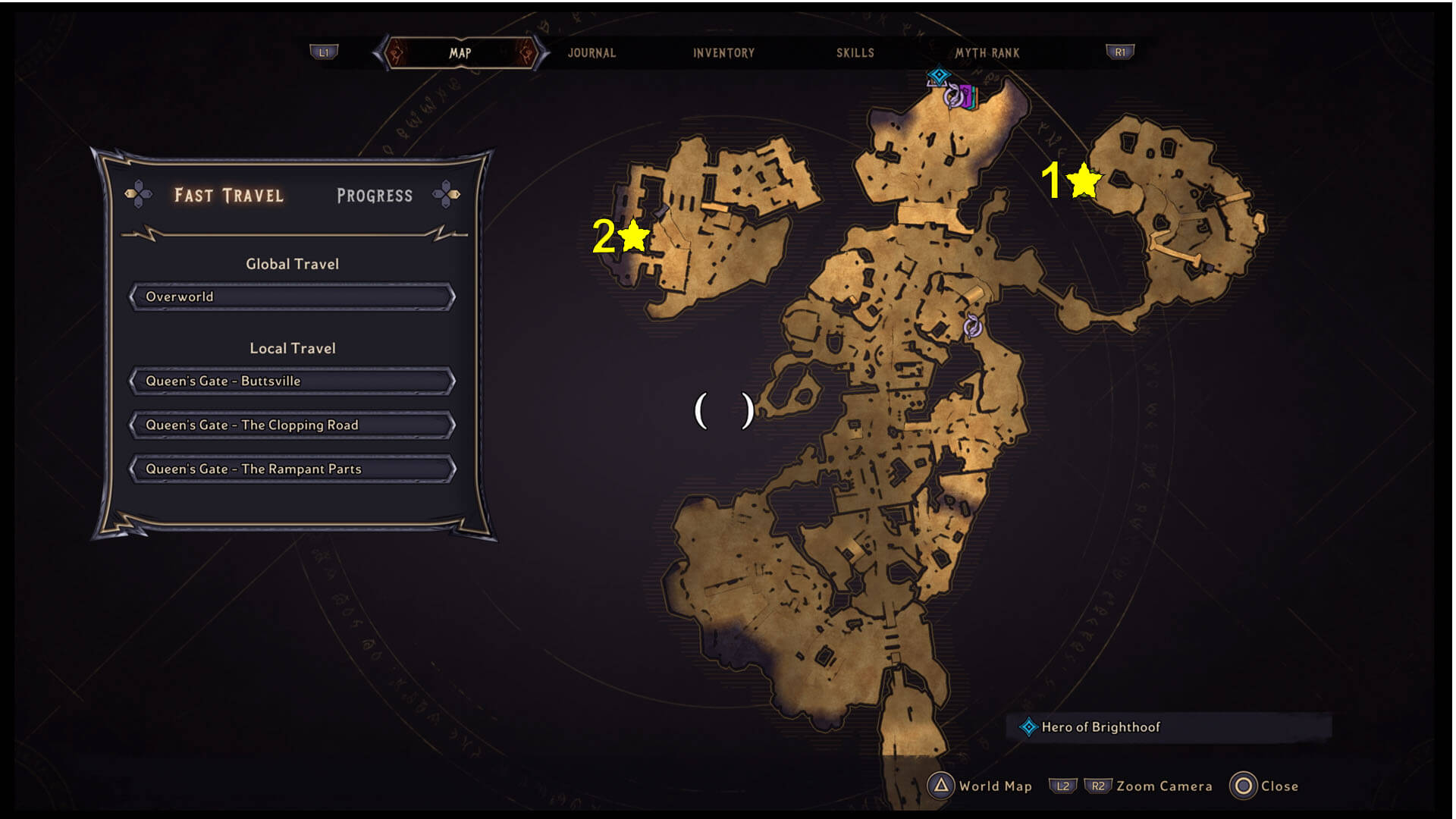Switch to the Journal tab

591,52
